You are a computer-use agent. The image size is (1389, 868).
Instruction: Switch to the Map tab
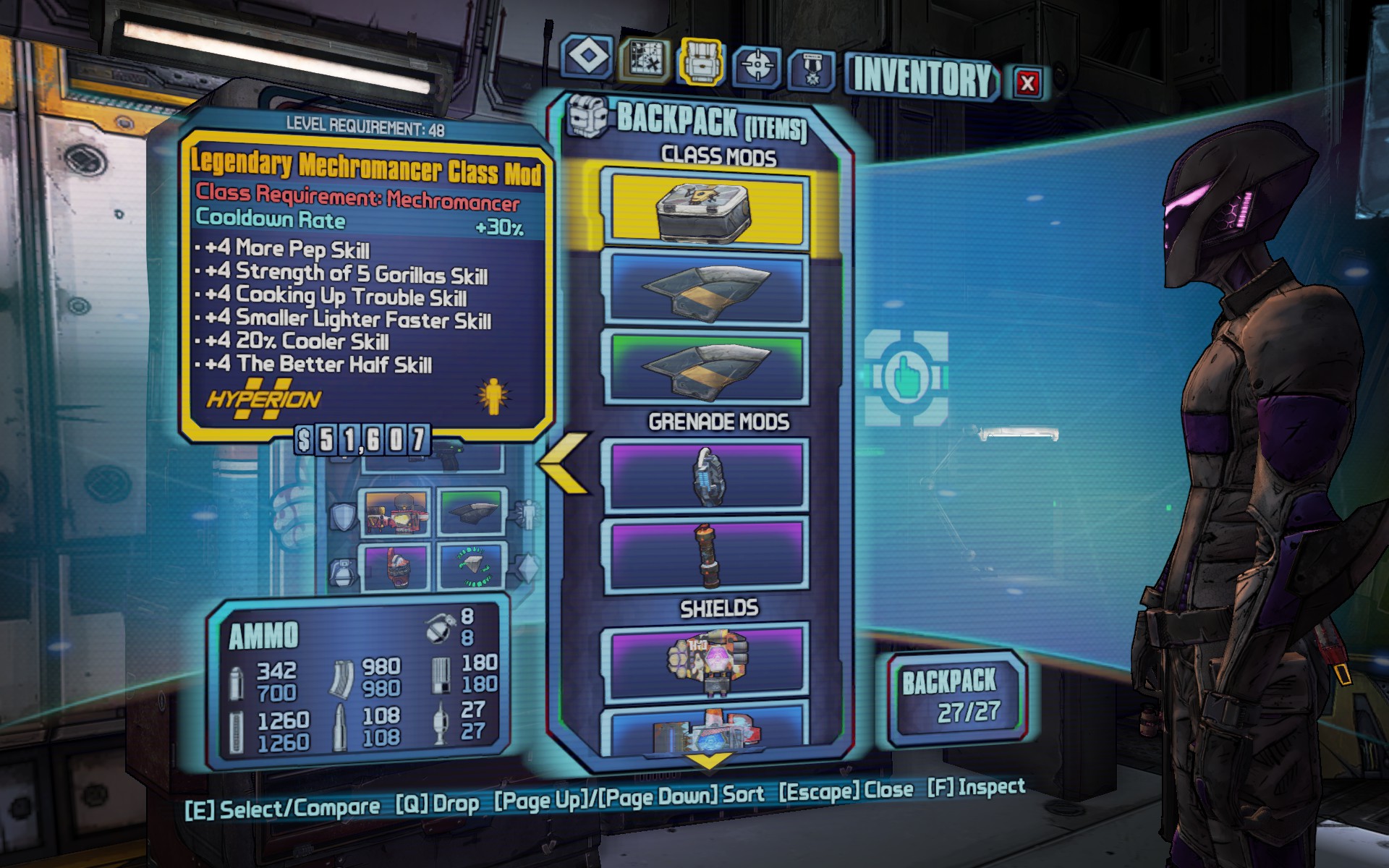pos(645,60)
